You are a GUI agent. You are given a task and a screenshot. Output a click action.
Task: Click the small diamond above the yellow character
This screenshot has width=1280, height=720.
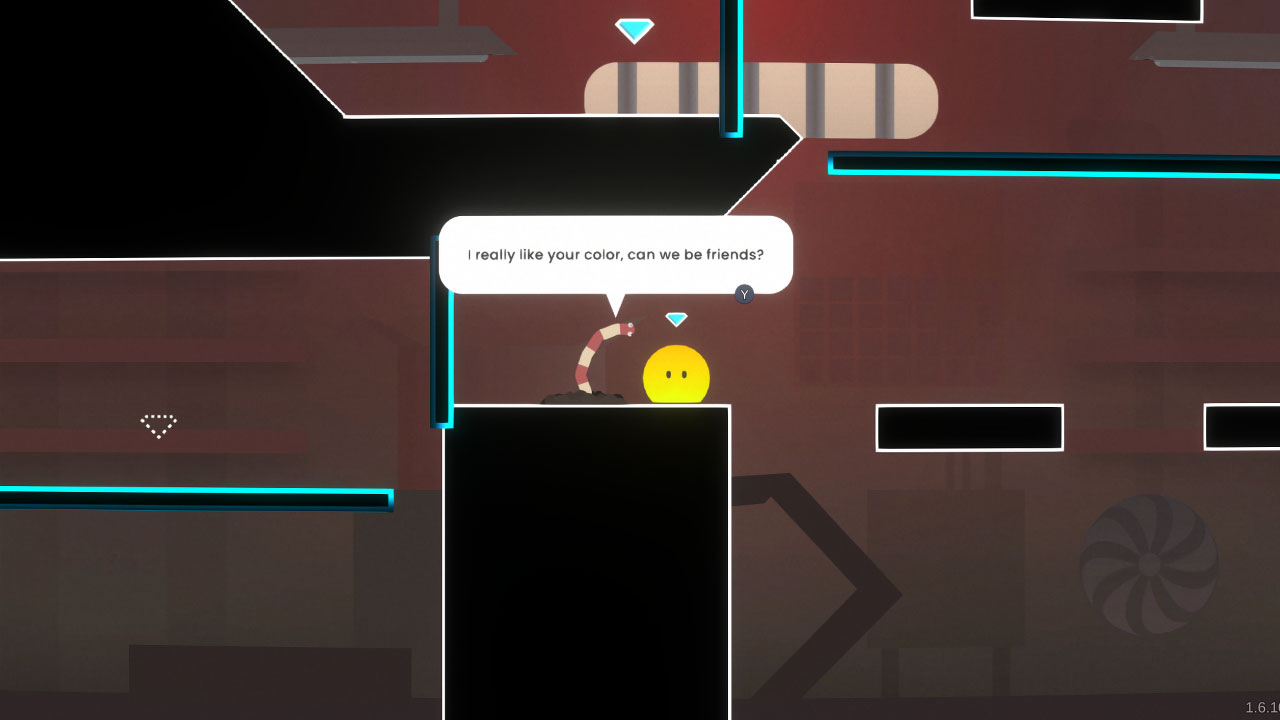pyautogui.click(x=676, y=318)
